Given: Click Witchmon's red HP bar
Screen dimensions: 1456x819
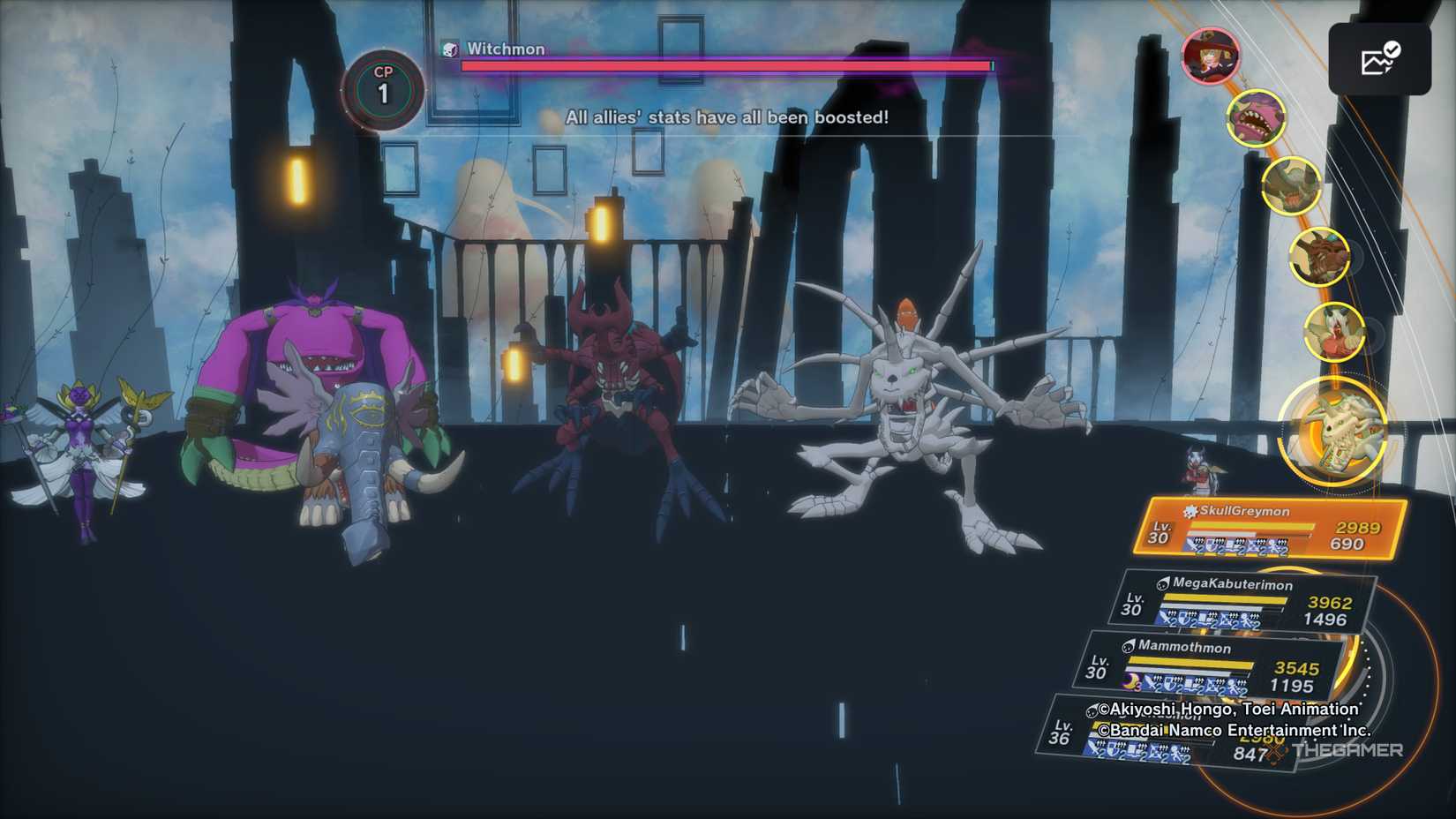Looking at the screenshot, I should point(724,66).
